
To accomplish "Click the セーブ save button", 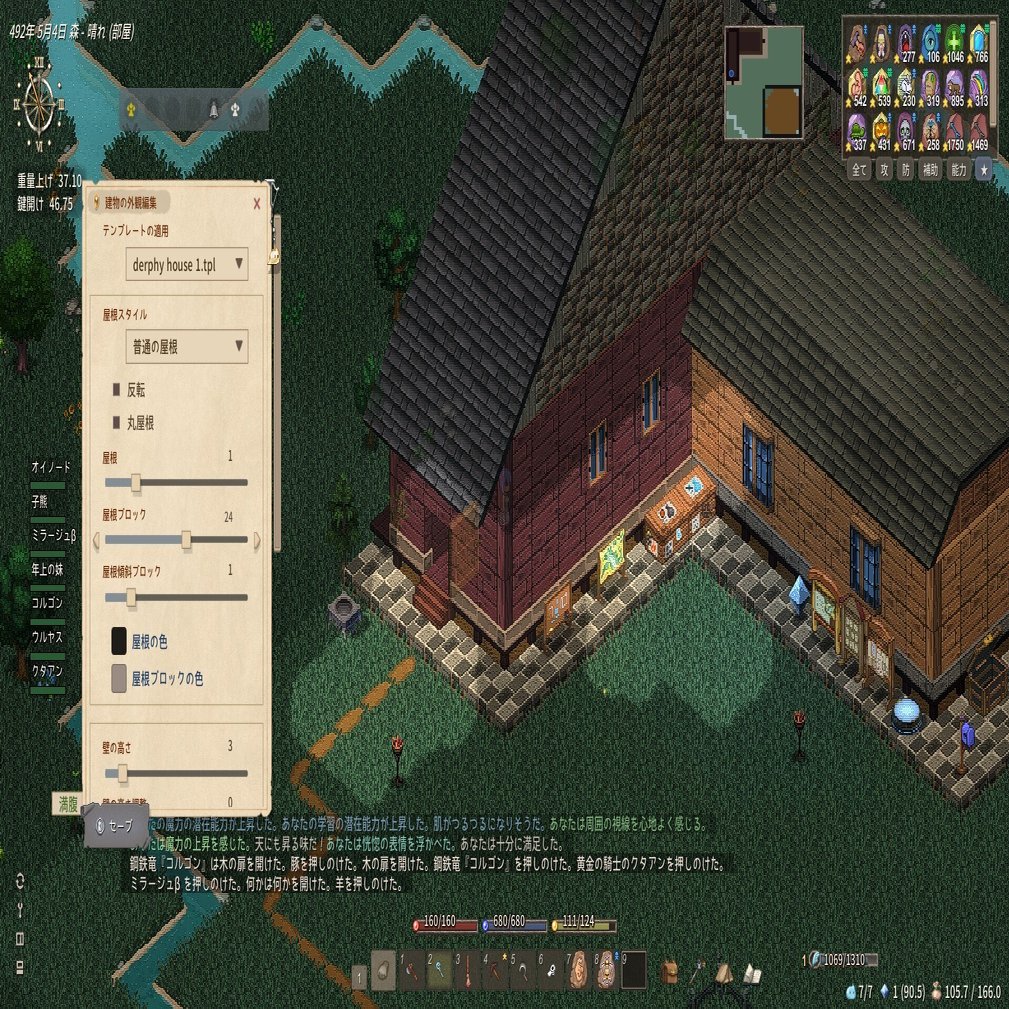I will [117, 827].
